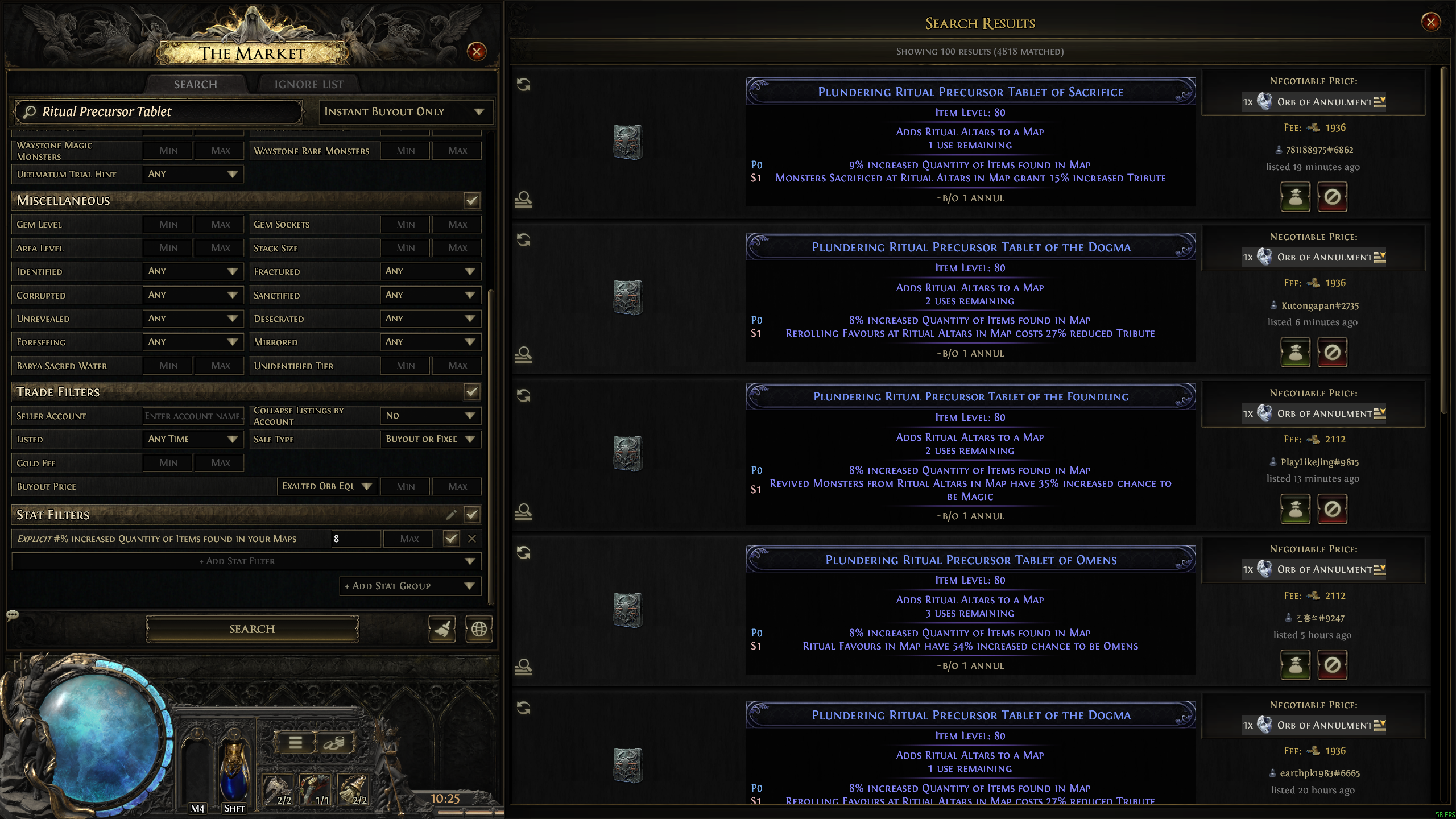Open the Mirrored filter dropdown
Image resolution: width=1456 pixels, height=819 pixels.
(x=430, y=342)
